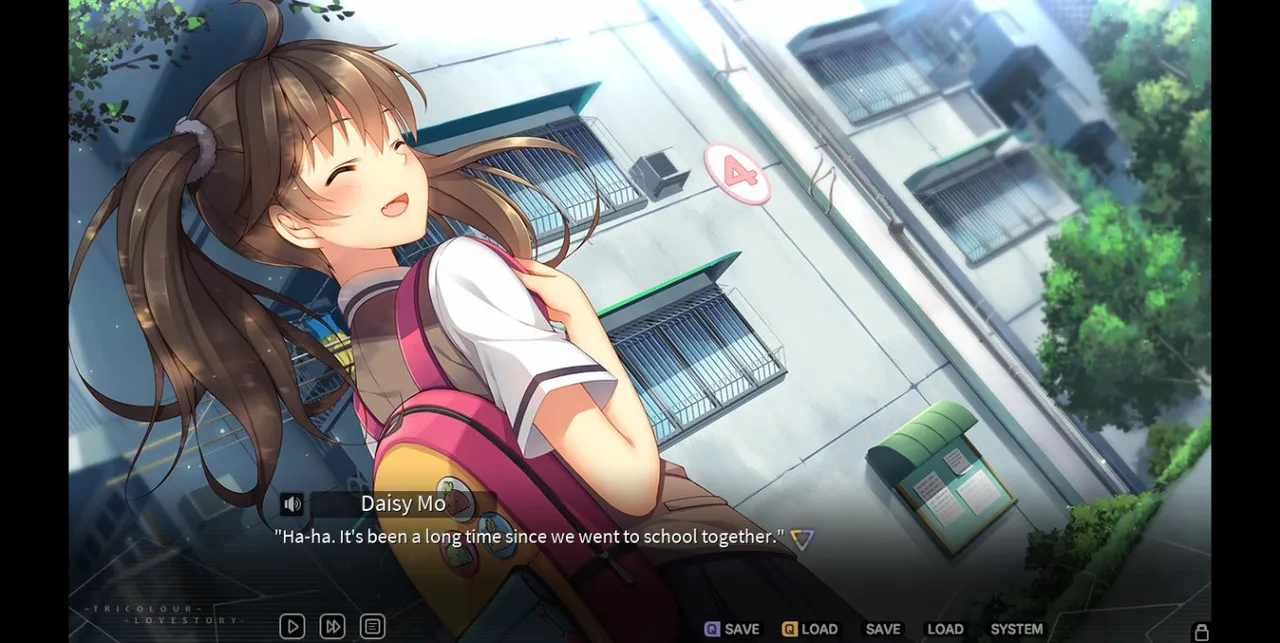Replay Daisy Mo's voice line
The height and width of the screenshot is (643, 1280).
(292, 504)
